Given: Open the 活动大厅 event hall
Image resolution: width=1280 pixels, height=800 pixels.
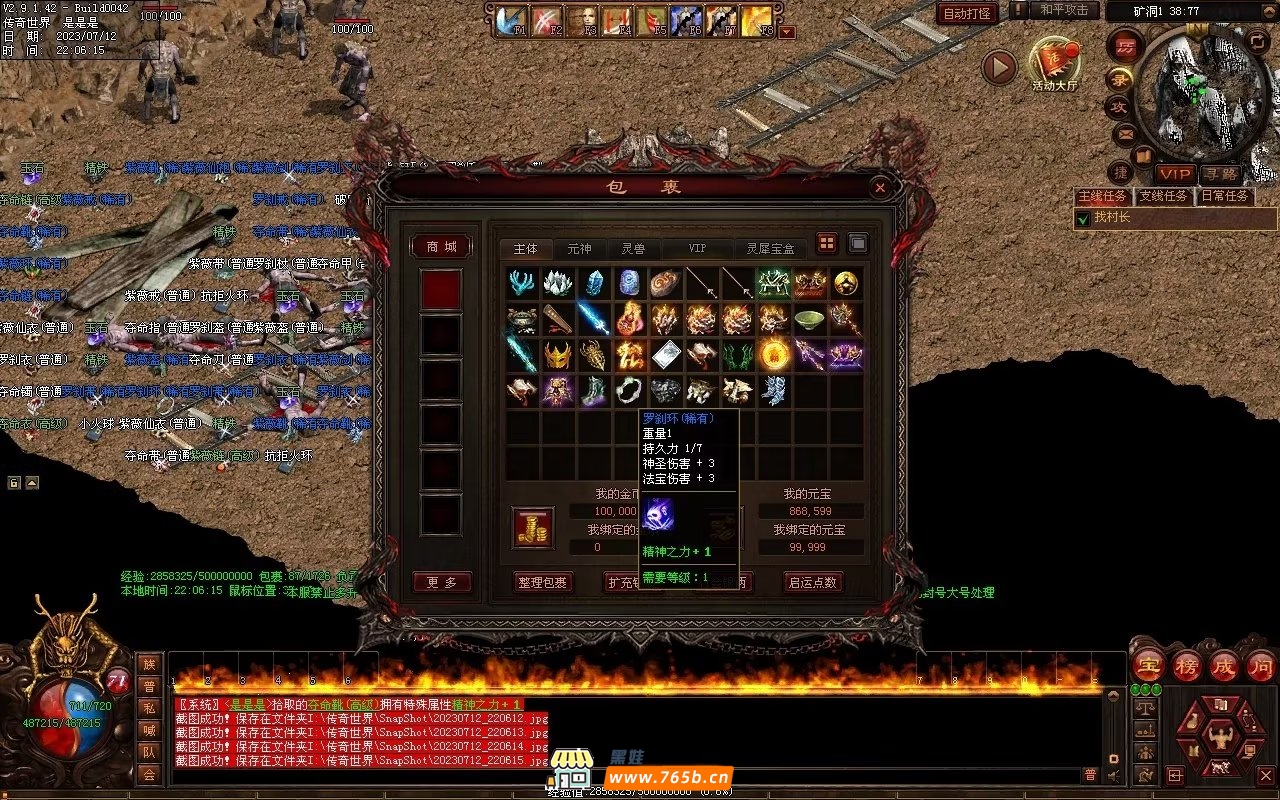Looking at the screenshot, I should click(1054, 66).
